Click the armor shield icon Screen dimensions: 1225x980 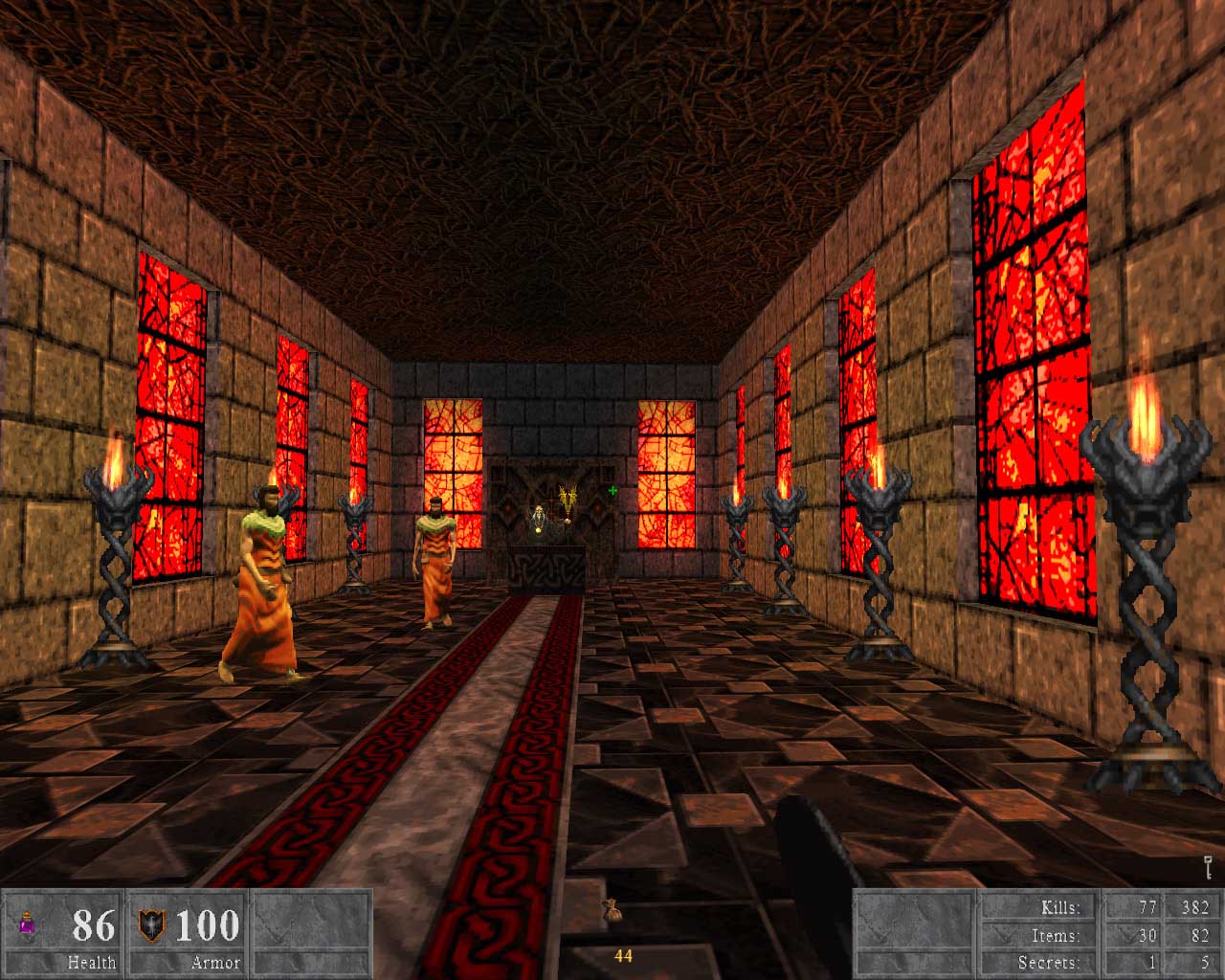click(151, 924)
